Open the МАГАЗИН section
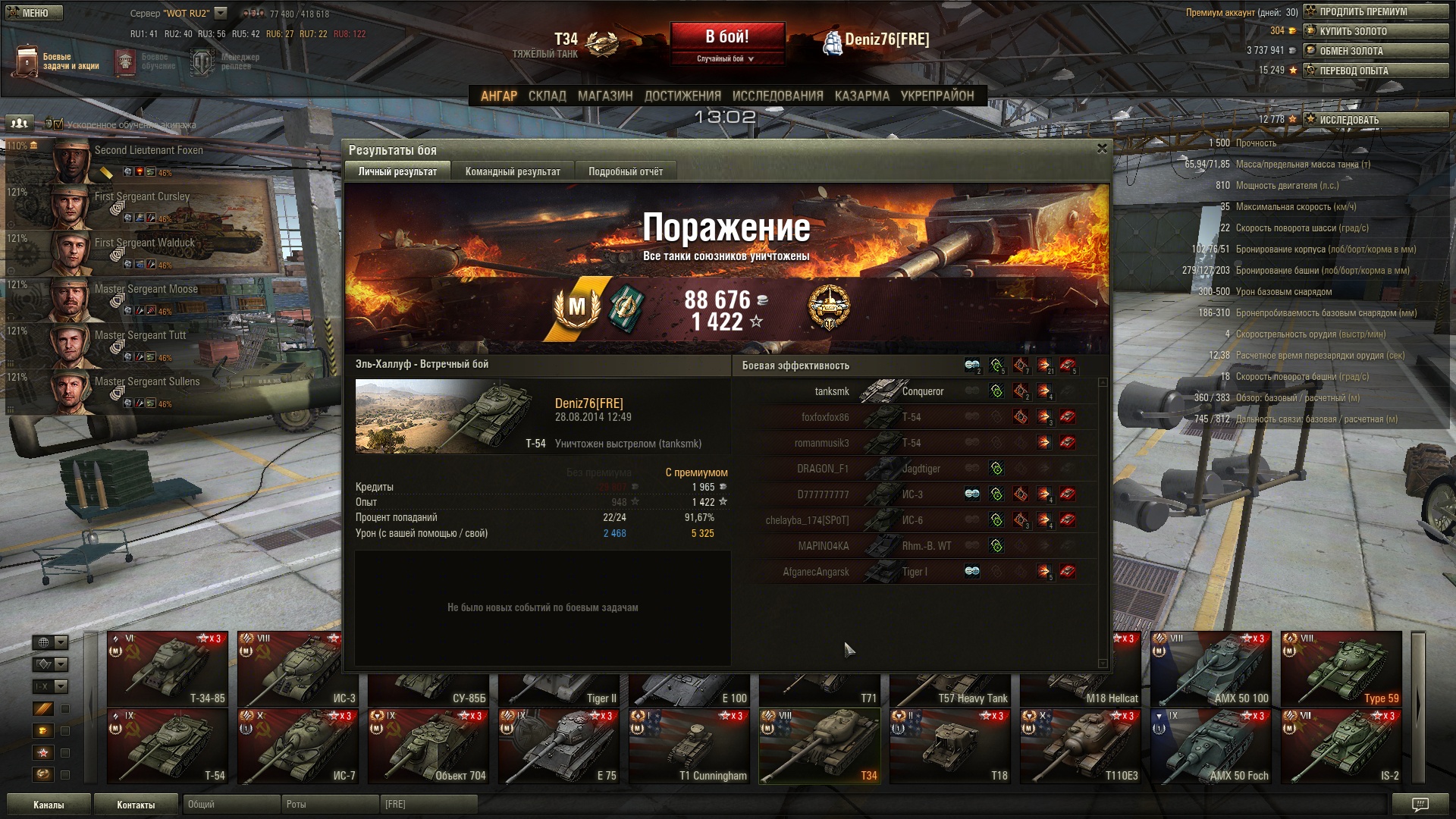 coord(604,96)
